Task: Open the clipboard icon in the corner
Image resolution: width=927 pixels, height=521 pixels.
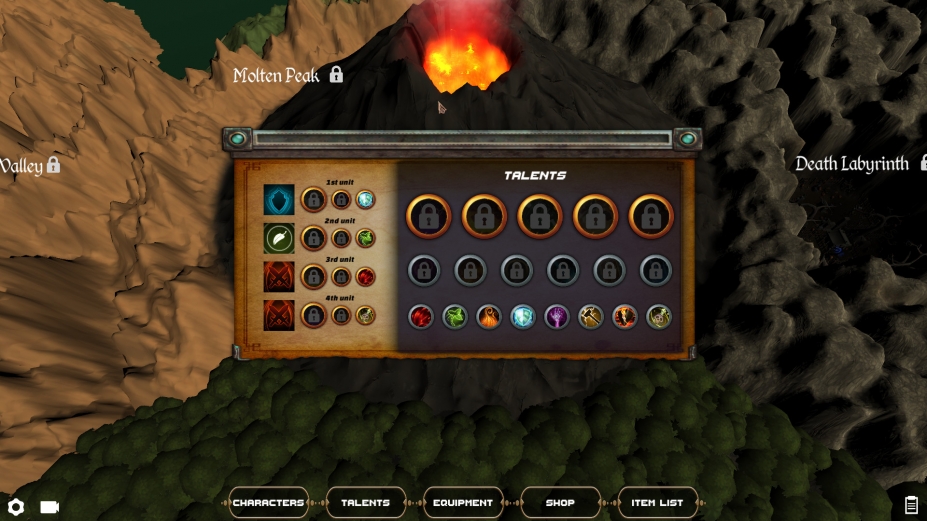Action: [x=911, y=505]
